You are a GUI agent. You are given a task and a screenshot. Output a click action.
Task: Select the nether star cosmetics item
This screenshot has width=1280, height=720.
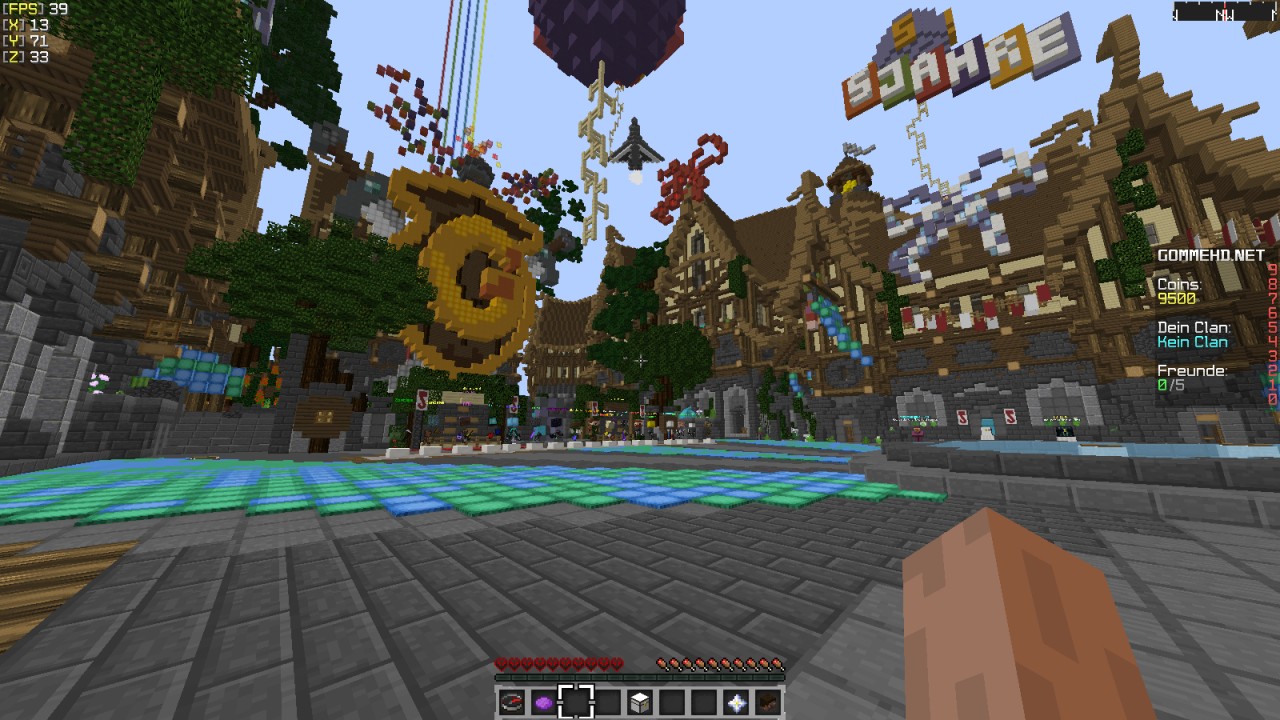coord(736,702)
